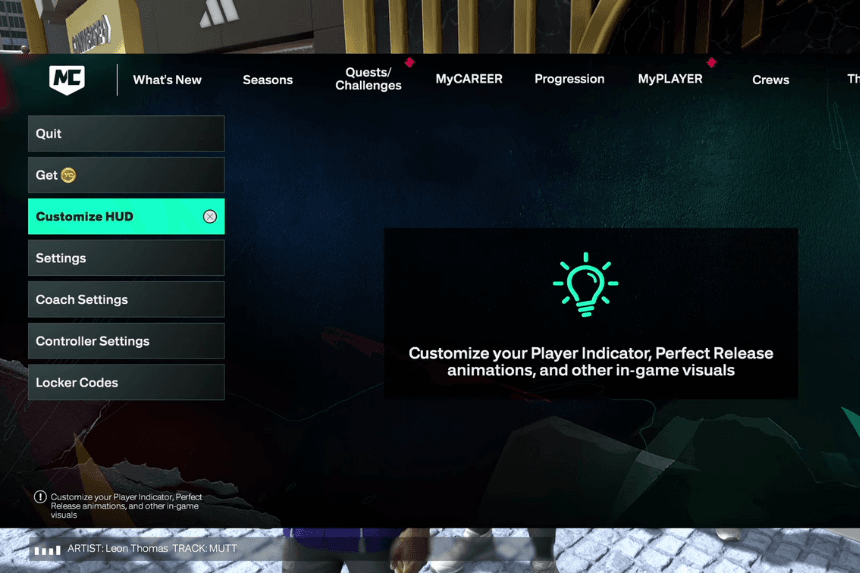Open the Settings menu entry
The height and width of the screenshot is (573, 860).
126,258
